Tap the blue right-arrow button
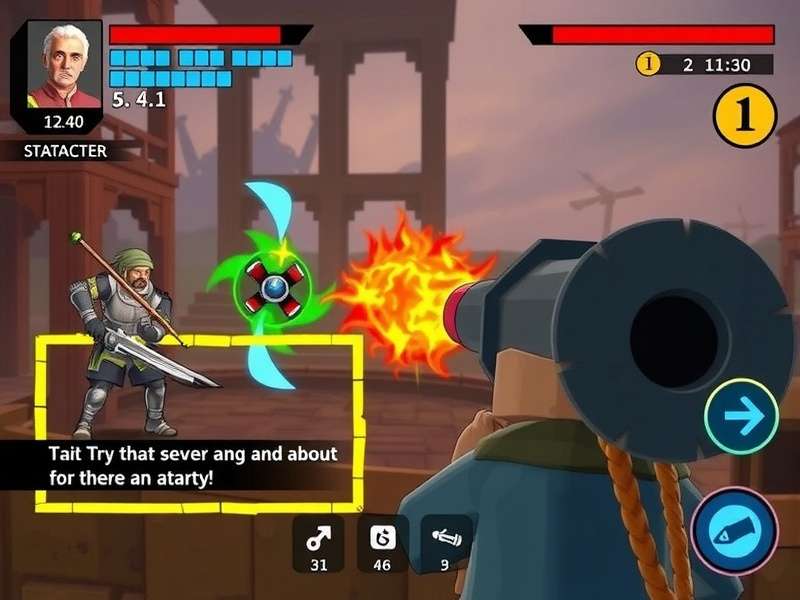The height and width of the screenshot is (600, 800). pos(741,418)
